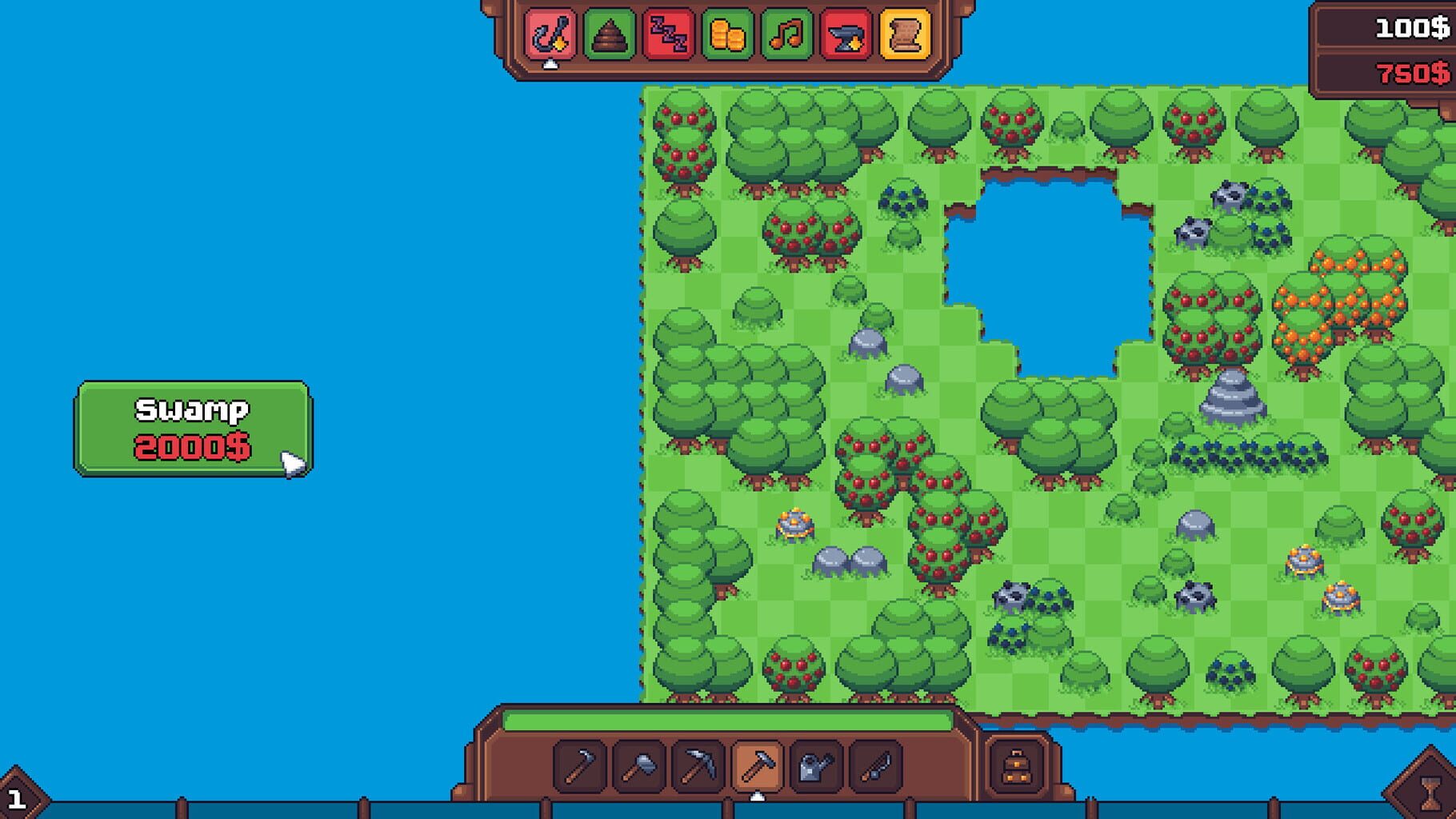Open the coins menu
The width and height of the screenshot is (1456, 819).
(x=729, y=34)
